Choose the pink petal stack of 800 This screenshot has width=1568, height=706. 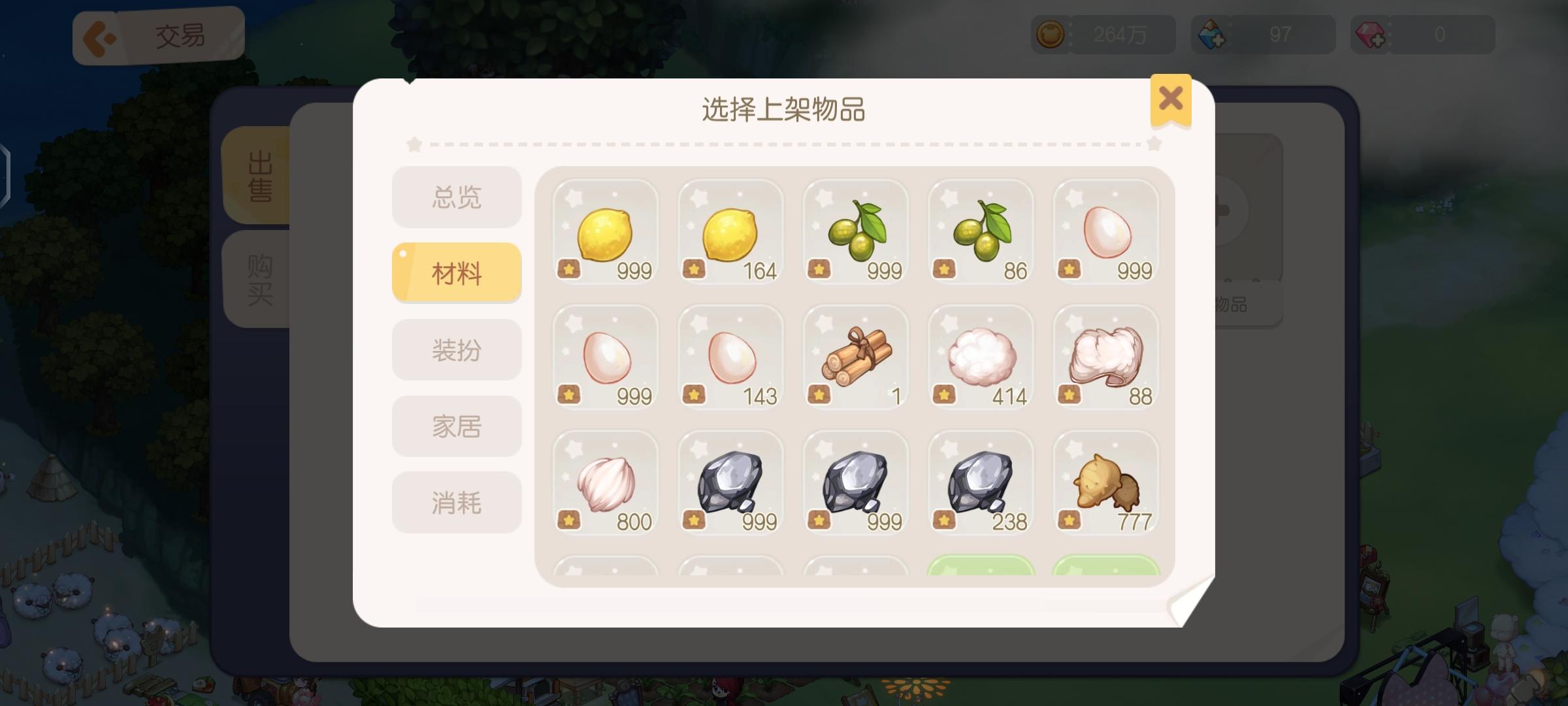[x=604, y=484]
